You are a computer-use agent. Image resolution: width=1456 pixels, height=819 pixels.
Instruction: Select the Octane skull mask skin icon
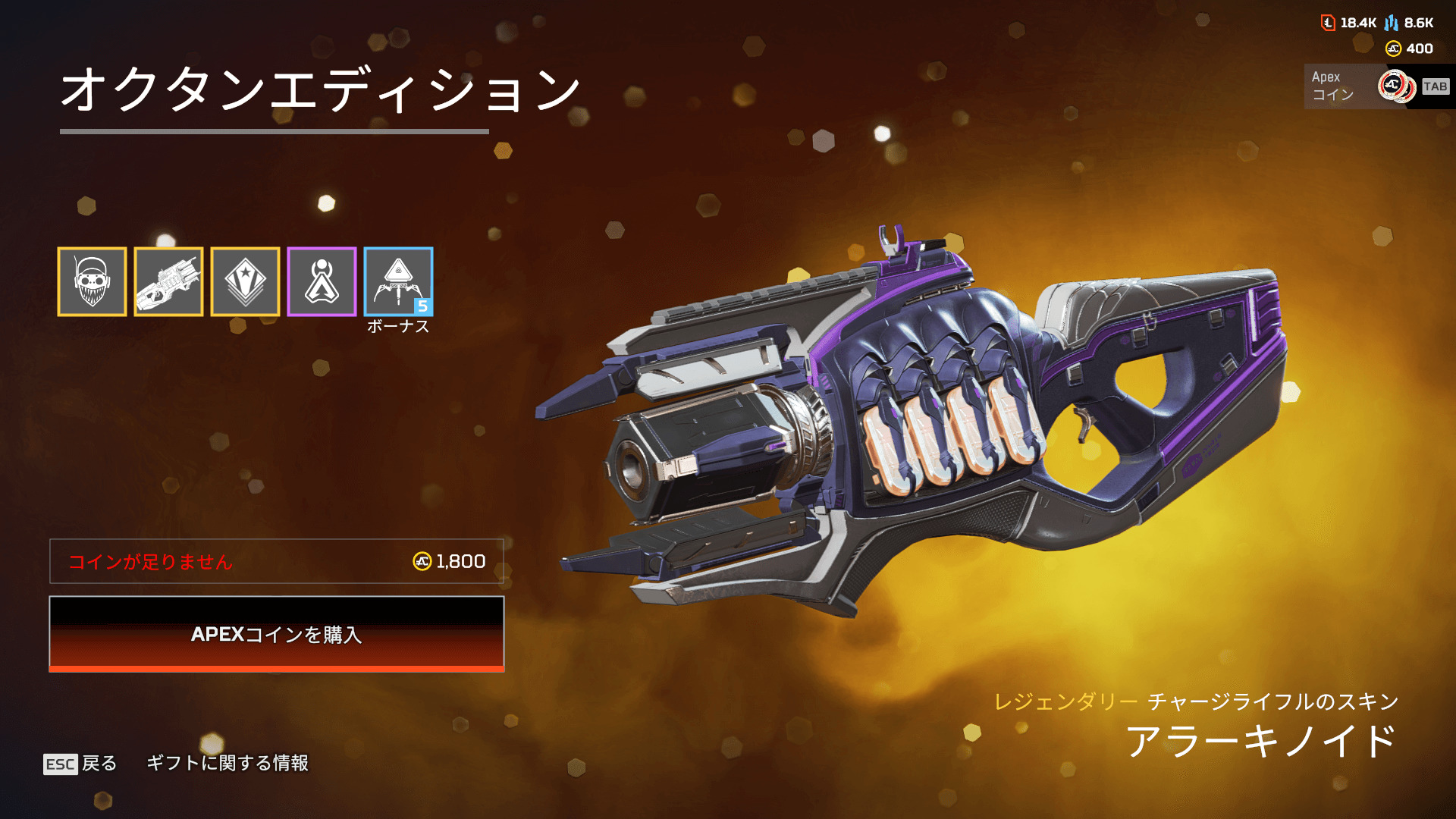pos(92,281)
